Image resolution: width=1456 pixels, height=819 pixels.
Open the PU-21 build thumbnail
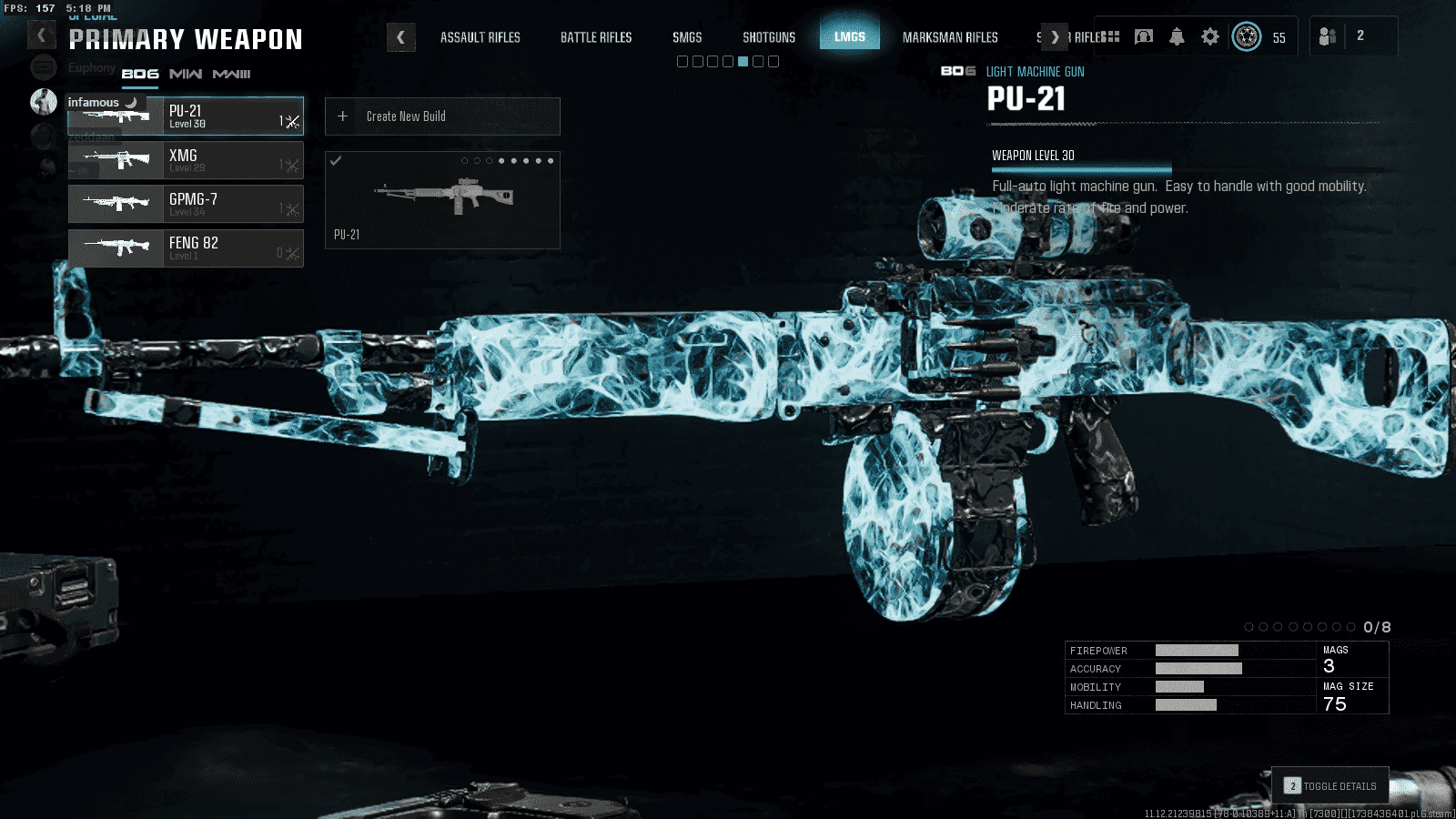coord(442,200)
